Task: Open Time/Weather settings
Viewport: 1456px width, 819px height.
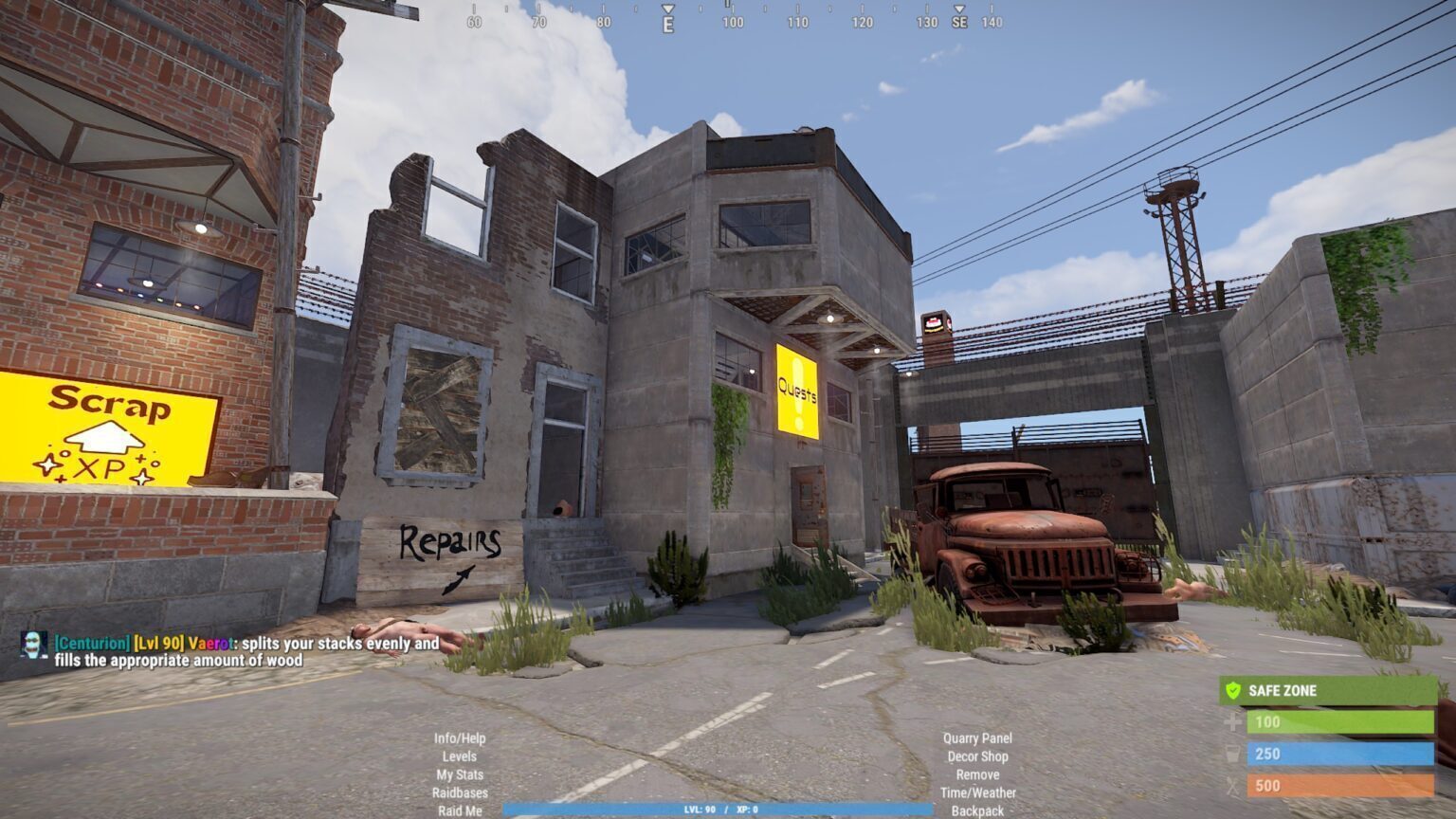Action: tap(977, 792)
